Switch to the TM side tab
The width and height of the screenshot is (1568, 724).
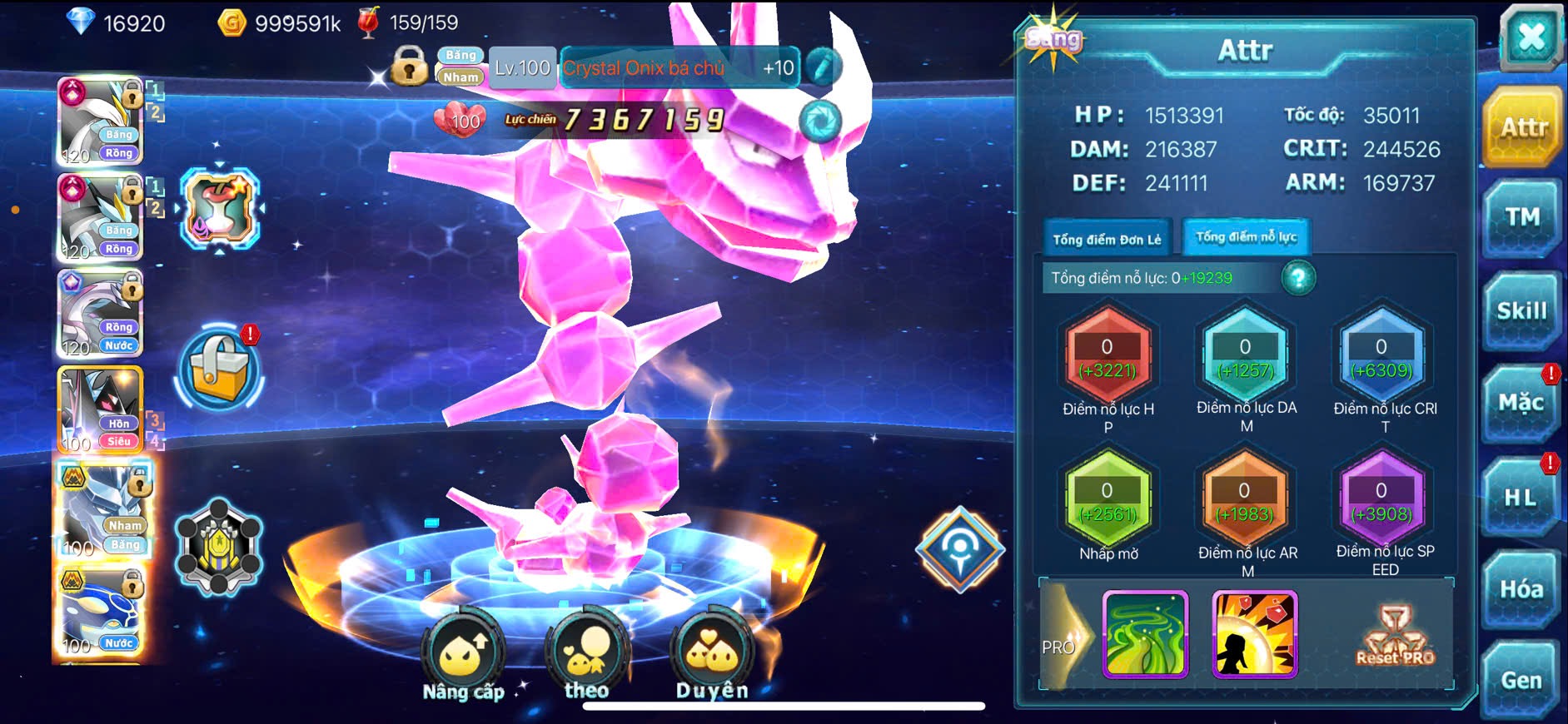coord(1522,218)
